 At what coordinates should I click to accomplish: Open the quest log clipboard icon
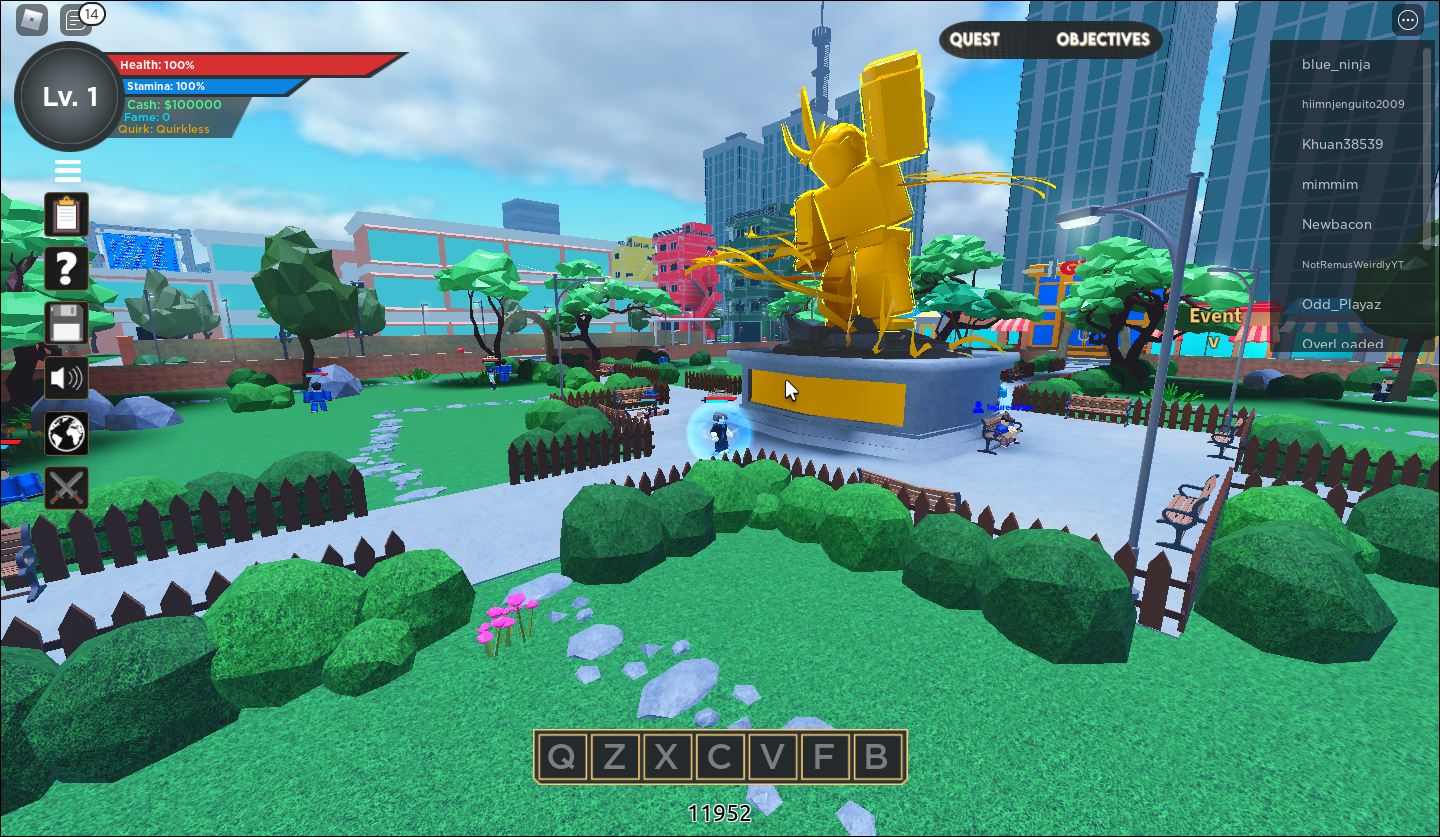coord(66,215)
